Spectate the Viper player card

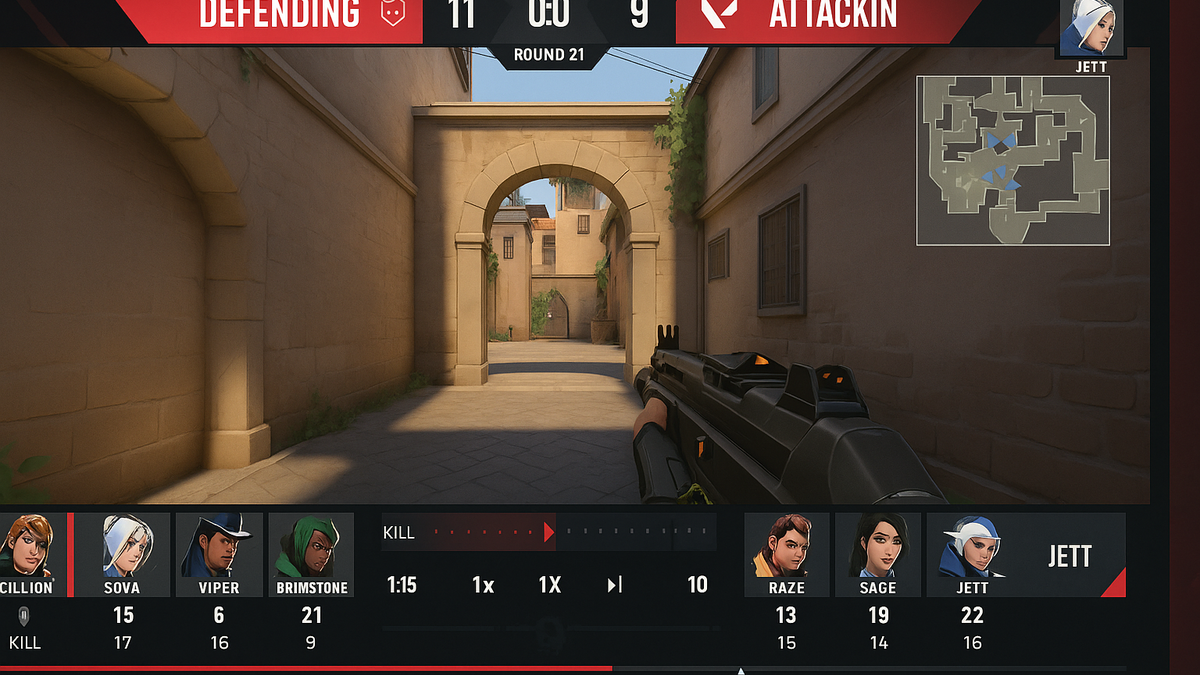pyautogui.click(x=219, y=546)
